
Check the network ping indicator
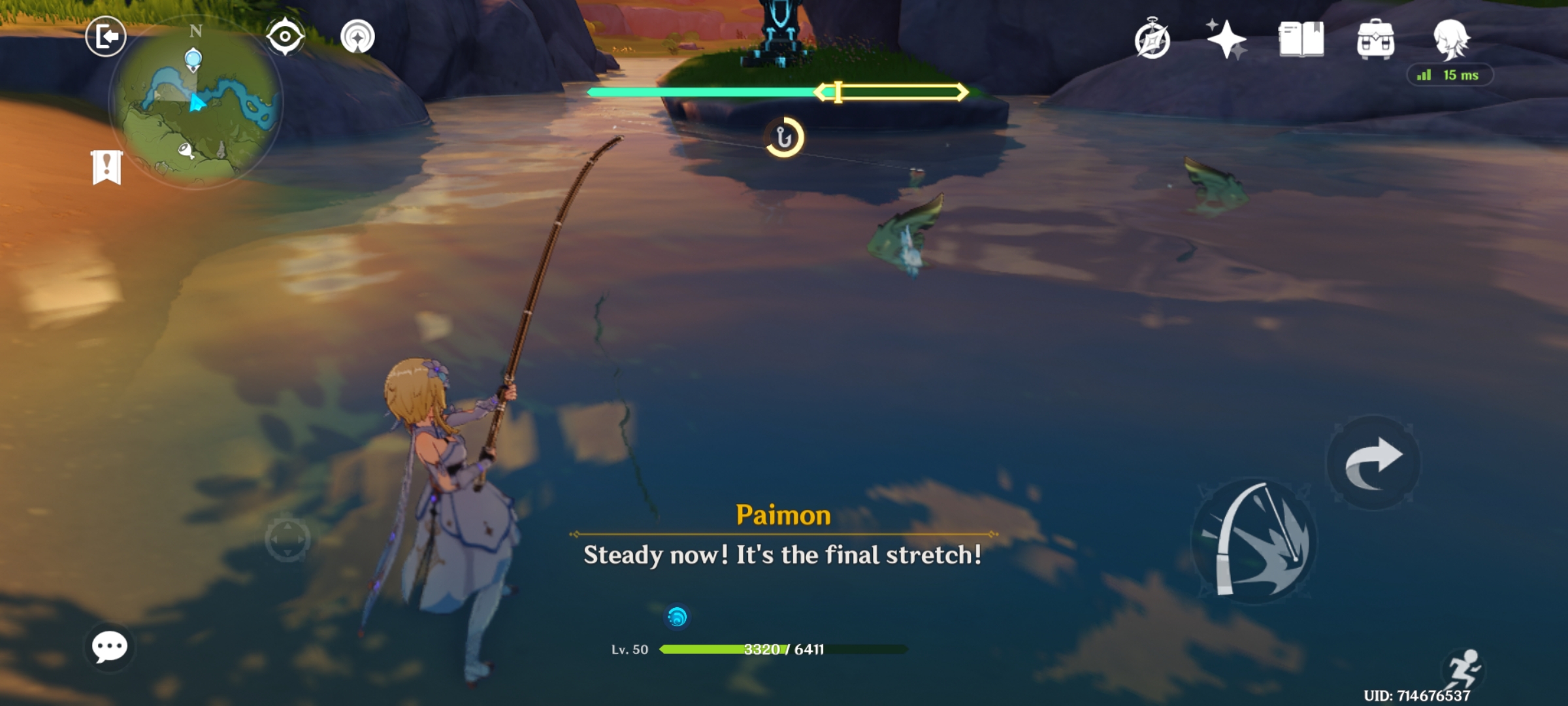click(x=1448, y=75)
